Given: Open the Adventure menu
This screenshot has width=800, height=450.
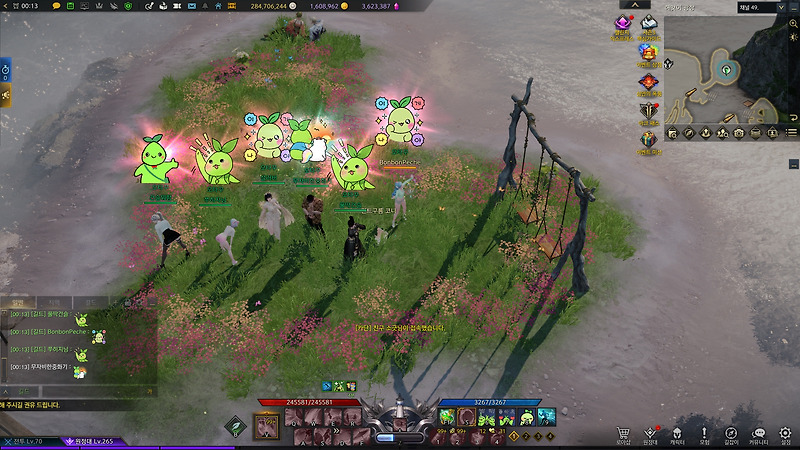Looking at the screenshot, I should coord(704,434).
